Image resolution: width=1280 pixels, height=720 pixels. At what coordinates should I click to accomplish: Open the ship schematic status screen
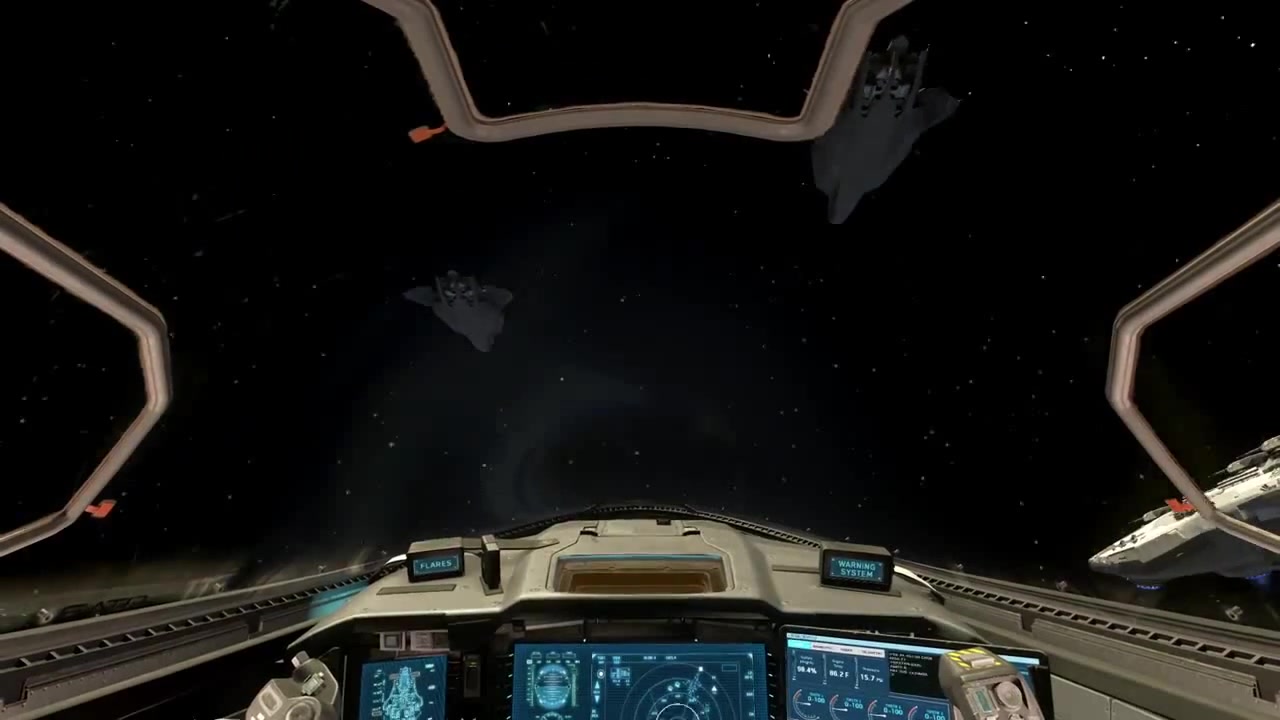(402, 690)
